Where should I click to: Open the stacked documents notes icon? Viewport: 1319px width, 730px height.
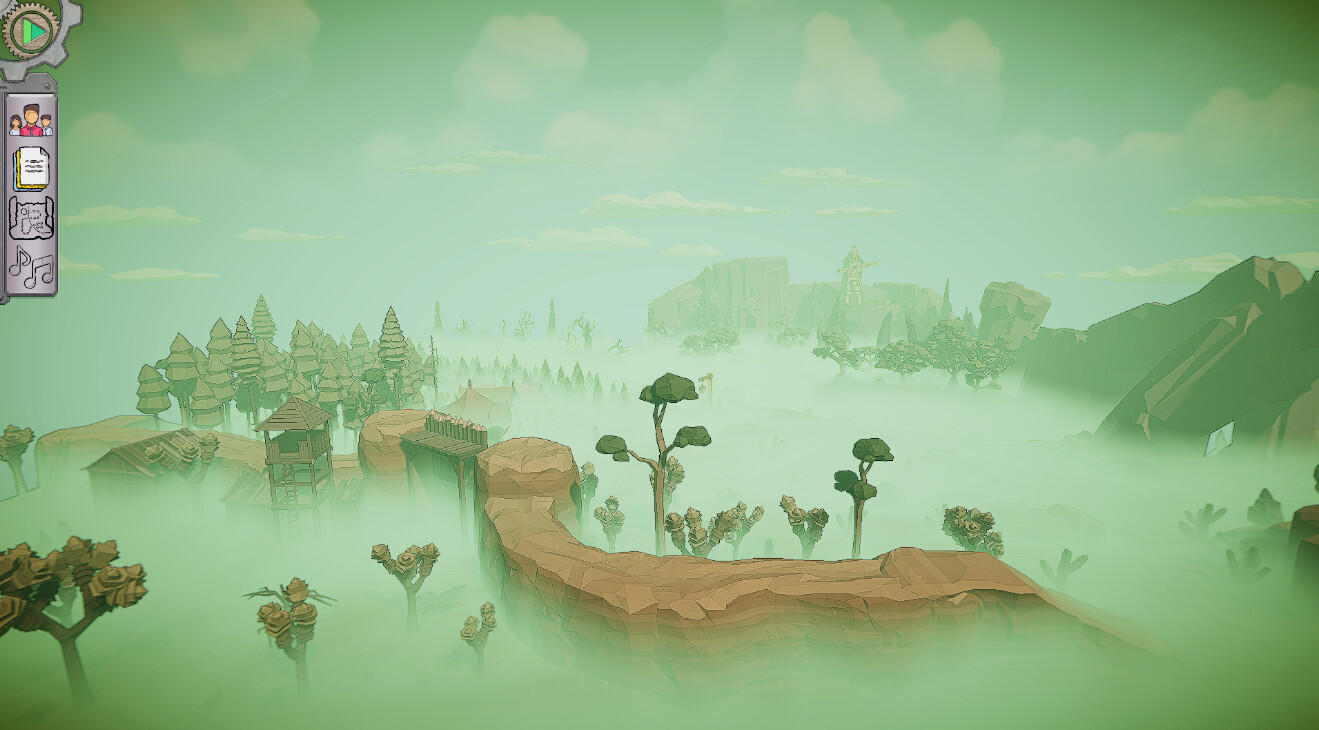pos(31,169)
